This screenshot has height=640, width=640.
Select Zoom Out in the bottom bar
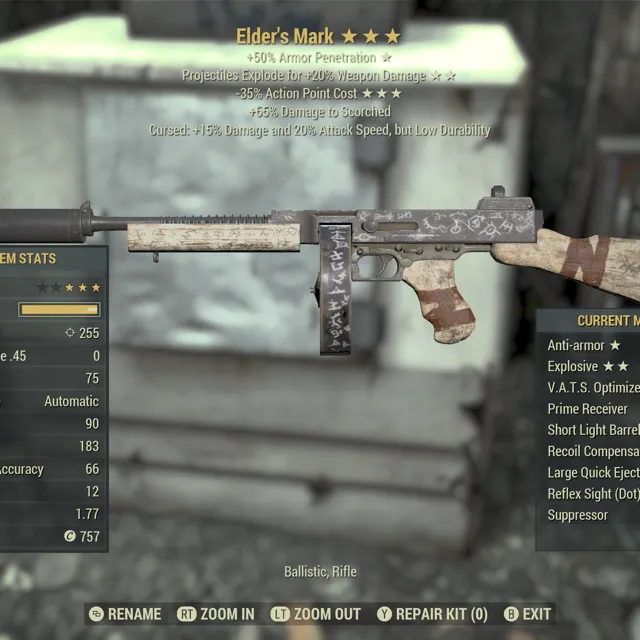coord(316,614)
